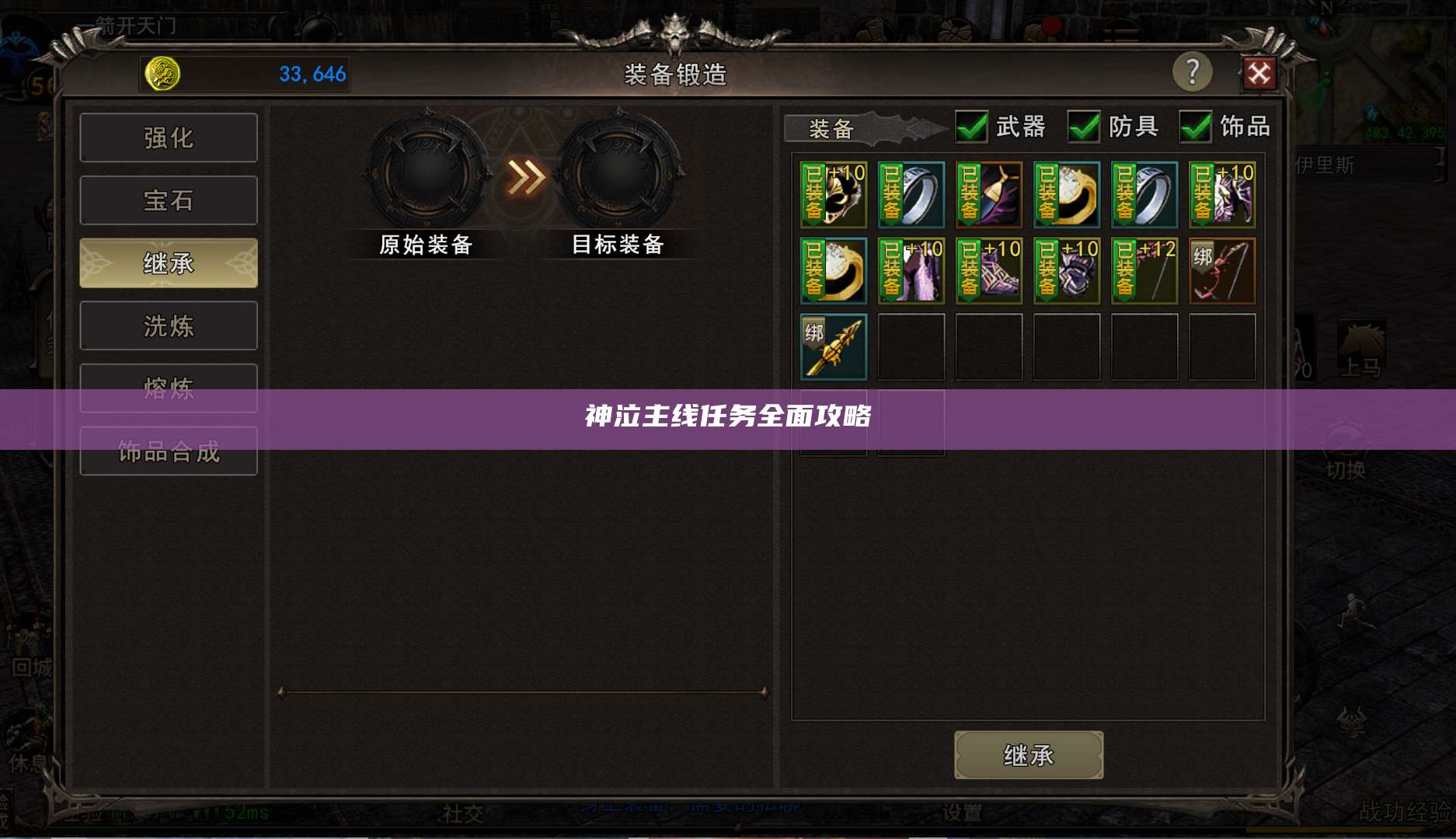The height and width of the screenshot is (839, 1456).
Task: Toggle the 饰品 accessories filter
Action: coord(1195,127)
